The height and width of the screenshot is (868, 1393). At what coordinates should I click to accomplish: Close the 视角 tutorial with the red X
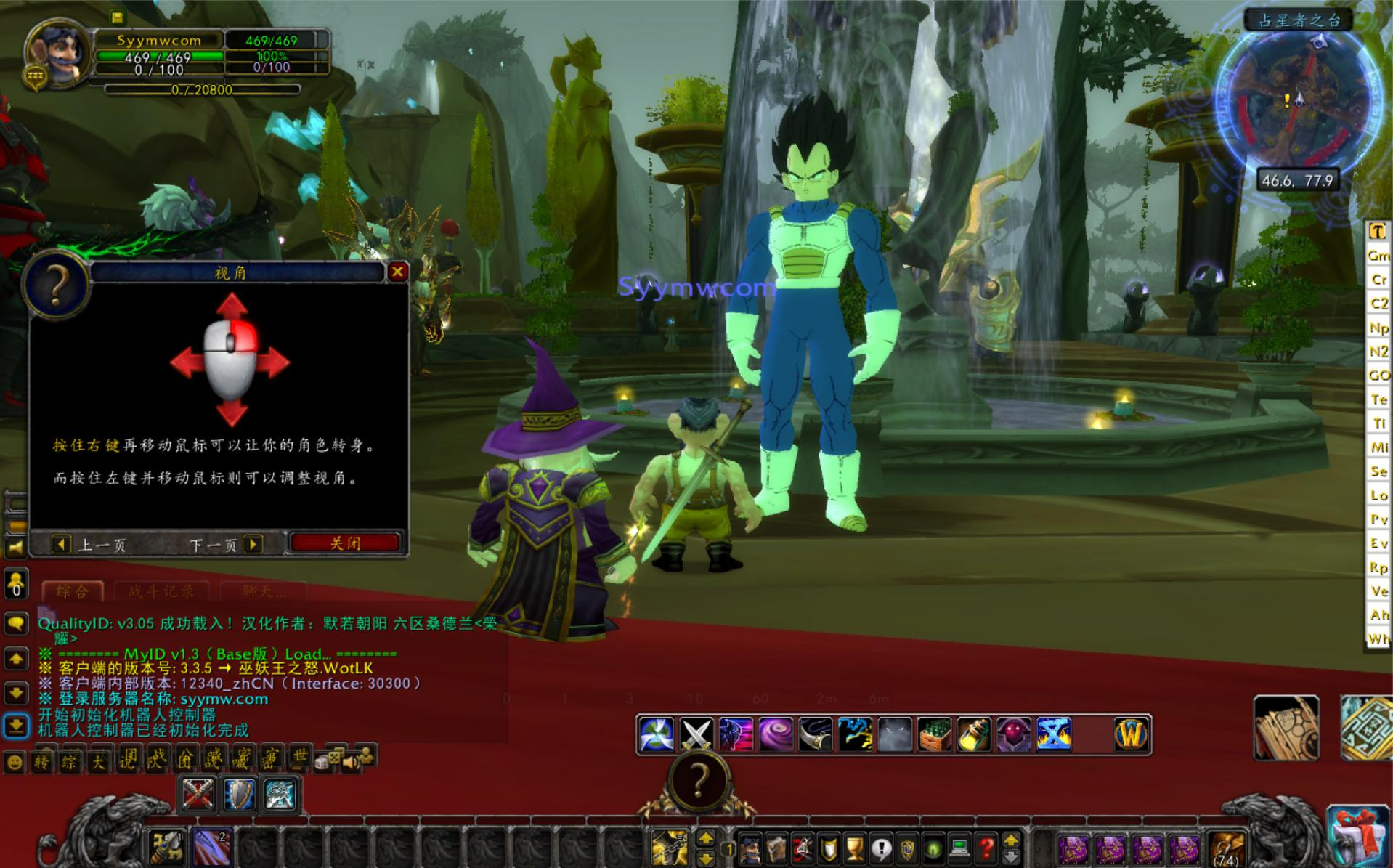pos(397,272)
